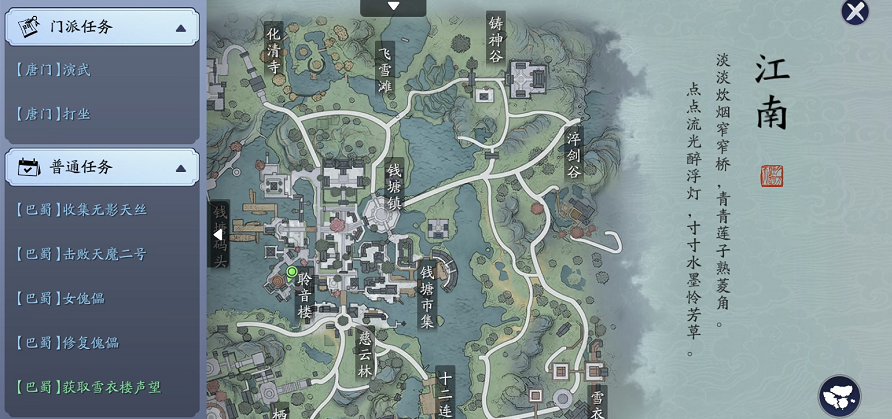Close the Jiangnan map screen
This screenshot has height=419, width=892.
click(855, 11)
